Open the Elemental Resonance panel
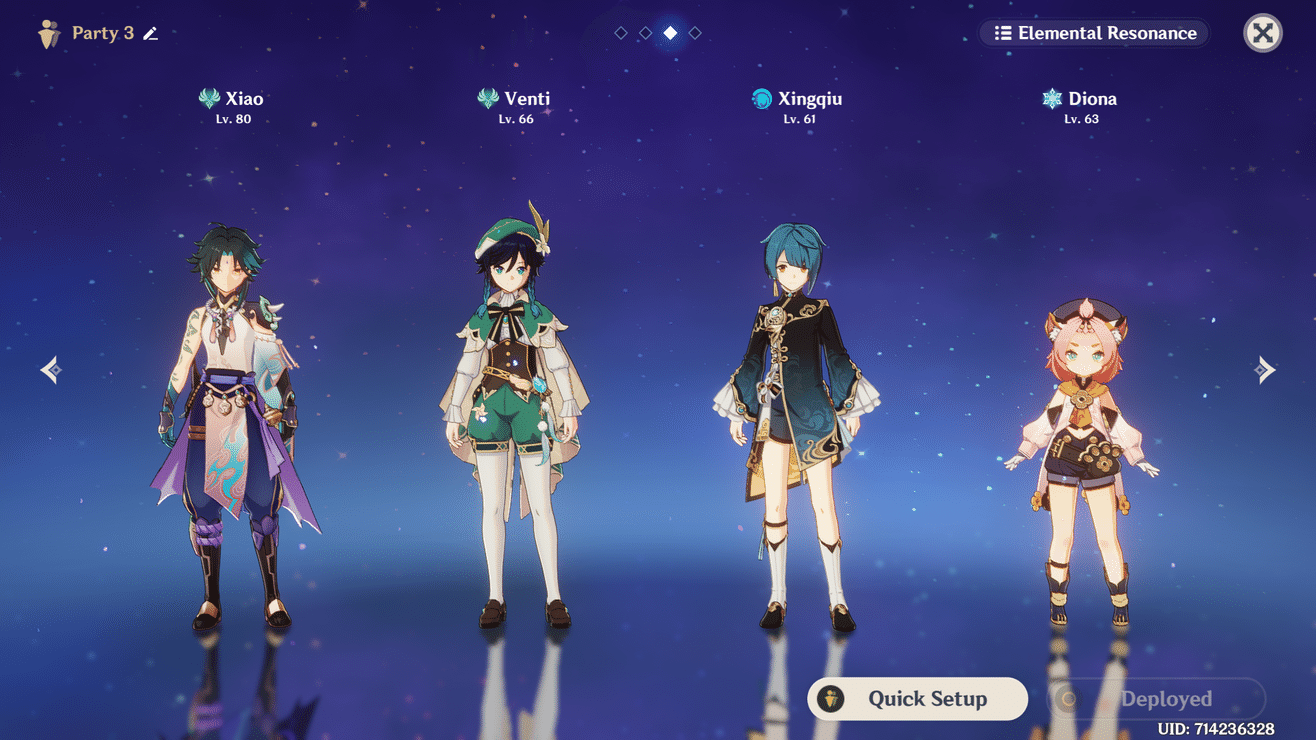 [x=1093, y=33]
